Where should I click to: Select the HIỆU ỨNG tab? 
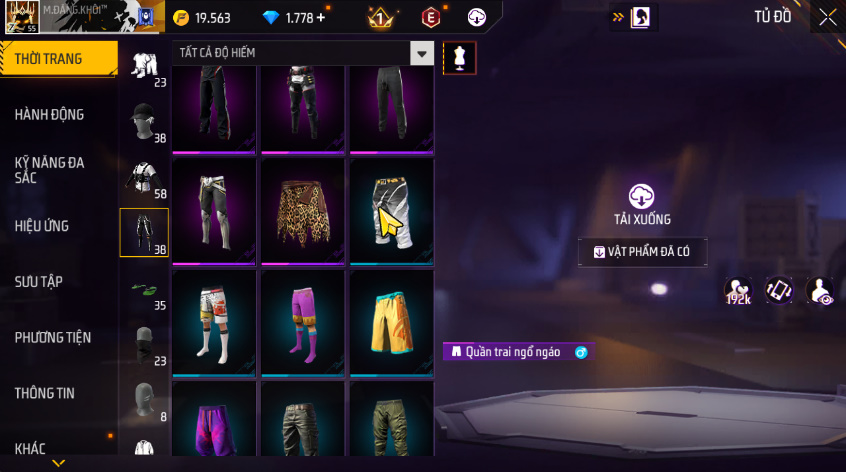coord(42,226)
